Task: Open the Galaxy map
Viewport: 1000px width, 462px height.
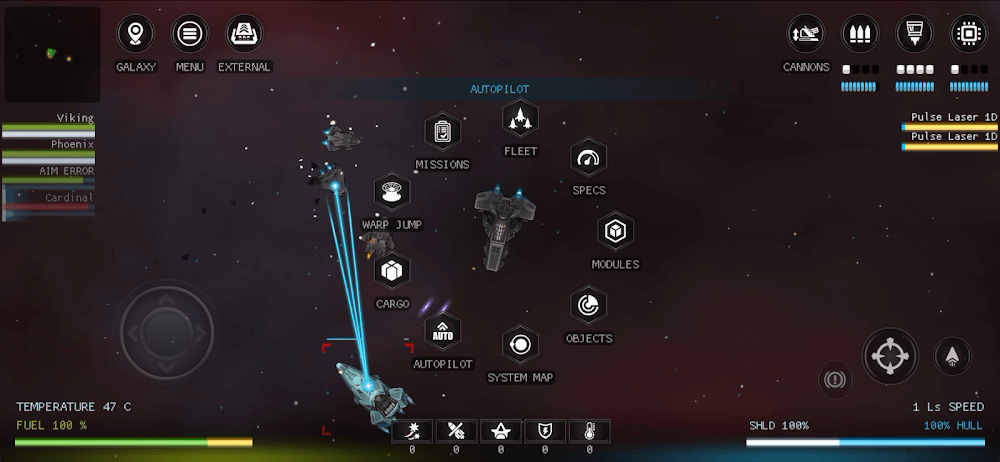Action: (136, 35)
